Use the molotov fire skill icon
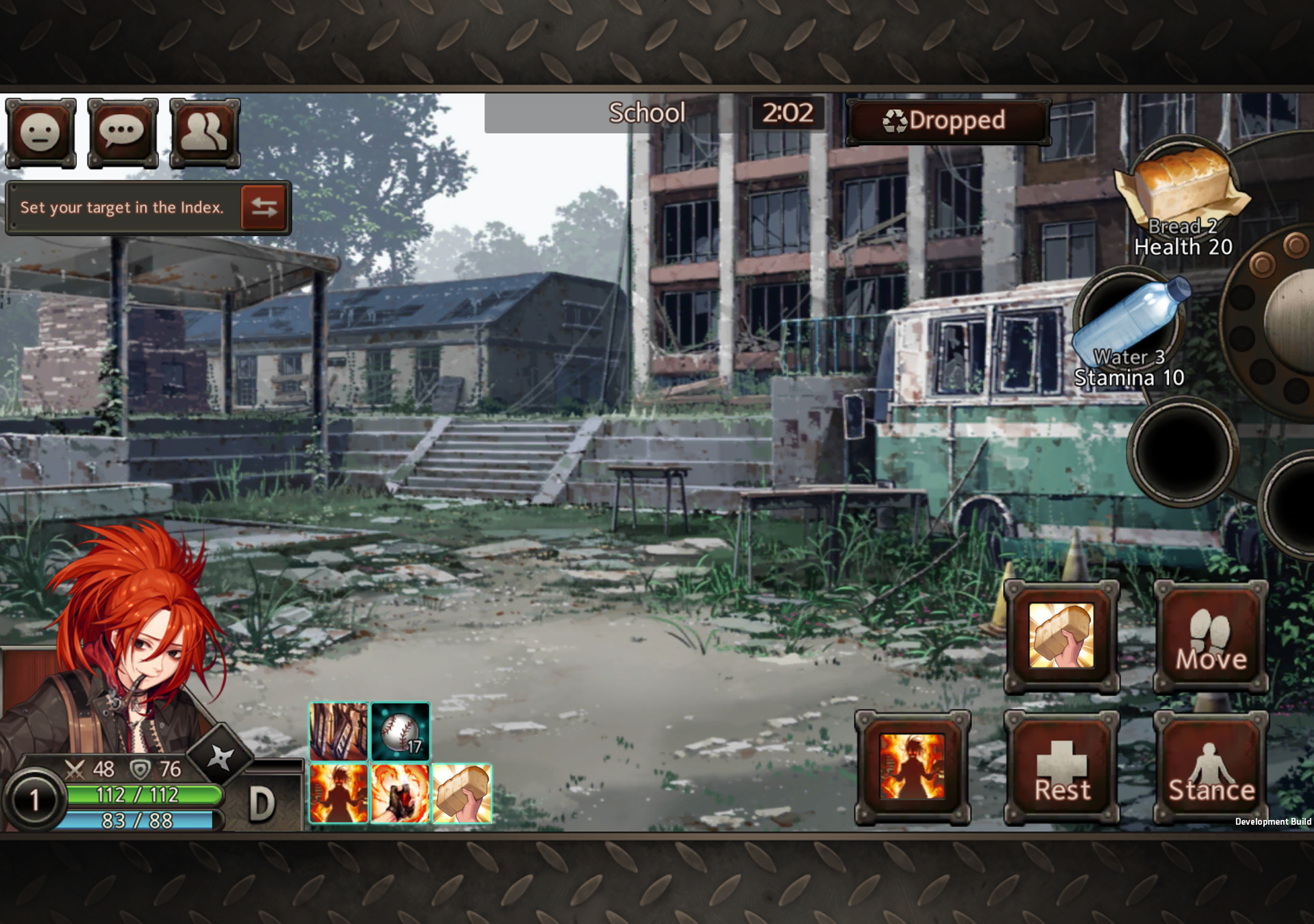Screen dimensions: 1314x924 coord(400,793)
